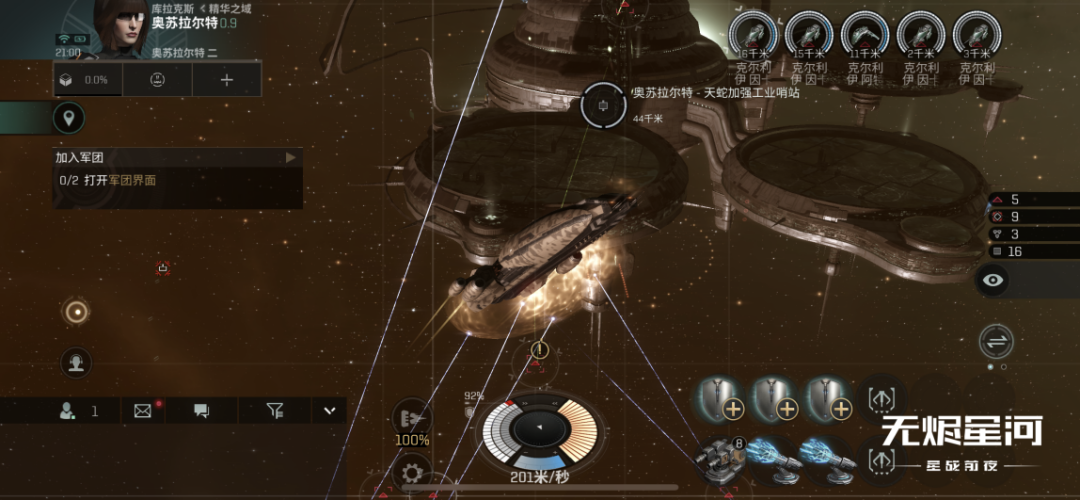Collapse the chat bar with chevron

[328, 410]
